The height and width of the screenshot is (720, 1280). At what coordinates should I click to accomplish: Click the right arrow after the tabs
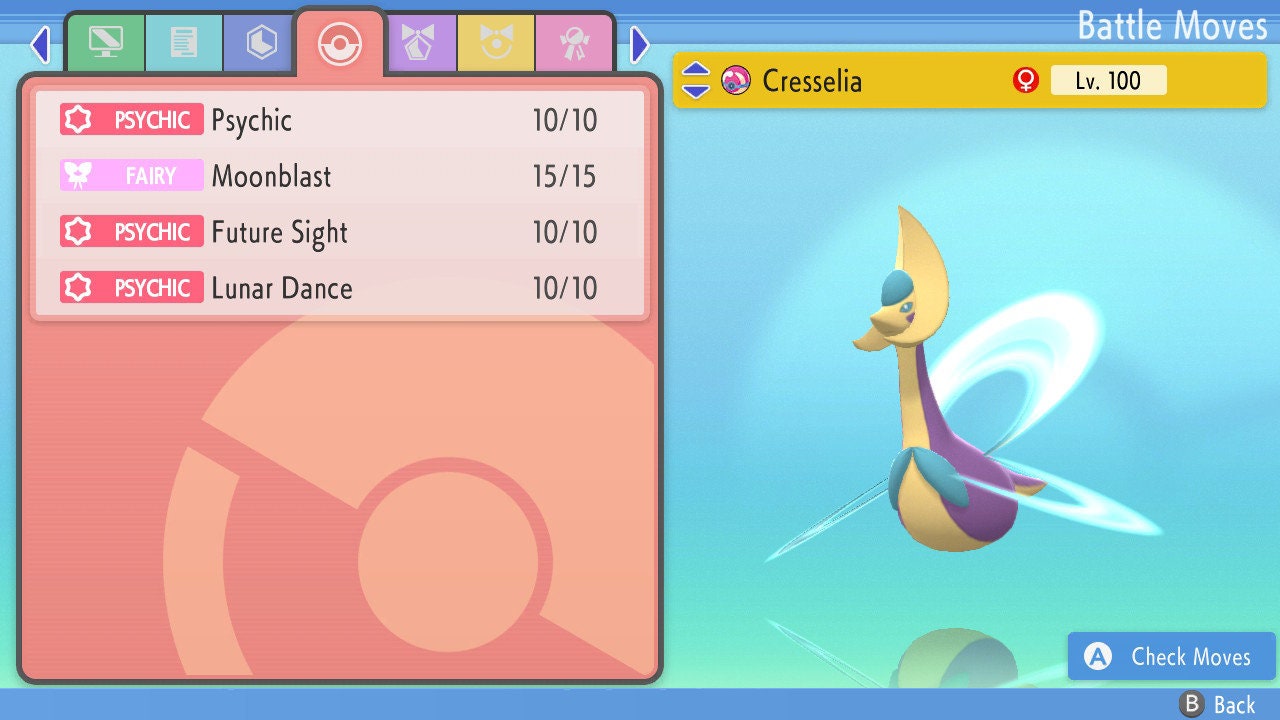click(640, 44)
